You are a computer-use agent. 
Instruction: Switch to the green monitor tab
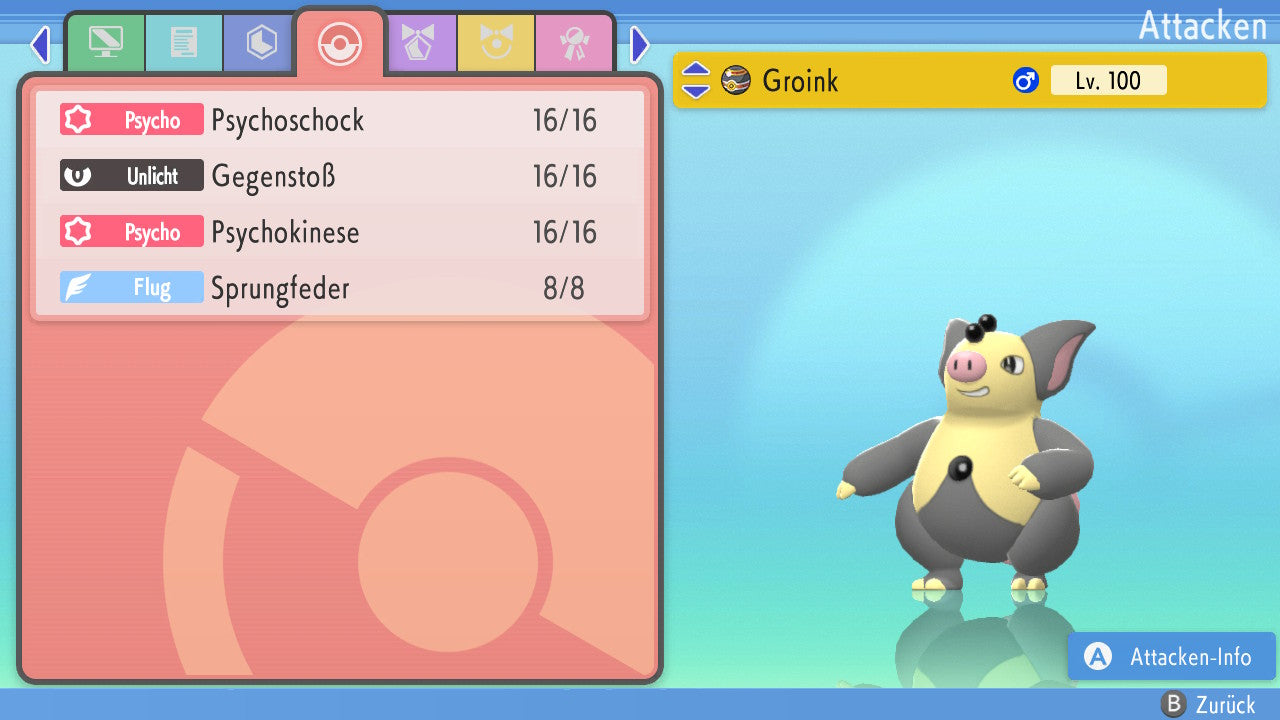pos(105,43)
